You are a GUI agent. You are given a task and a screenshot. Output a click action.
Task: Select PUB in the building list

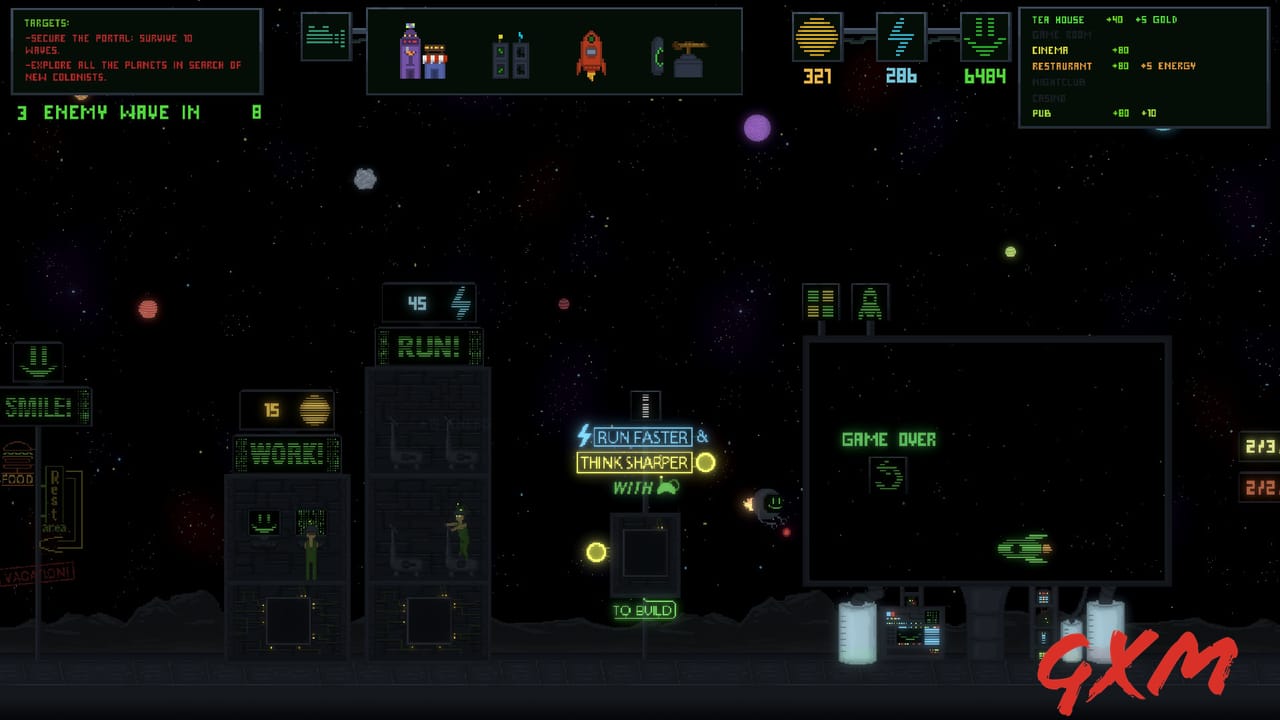pyautogui.click(x=1040, y=113)
